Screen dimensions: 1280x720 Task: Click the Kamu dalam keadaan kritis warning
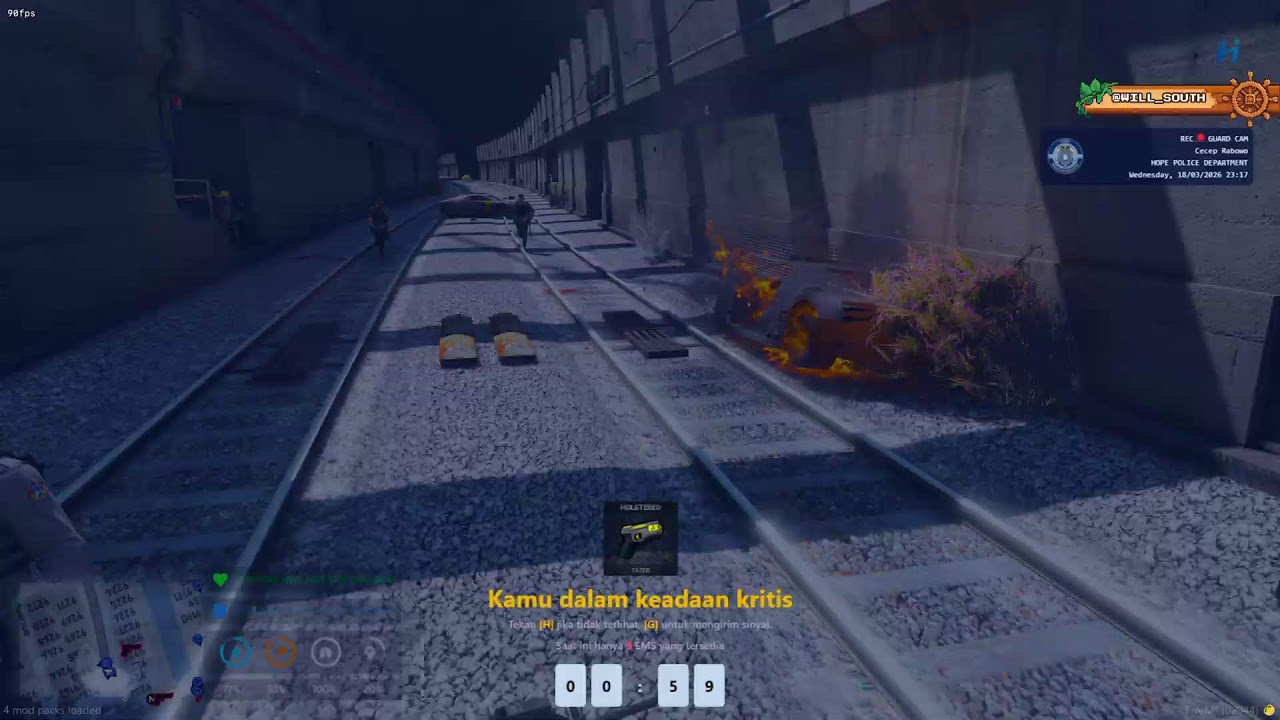(640, 600)
